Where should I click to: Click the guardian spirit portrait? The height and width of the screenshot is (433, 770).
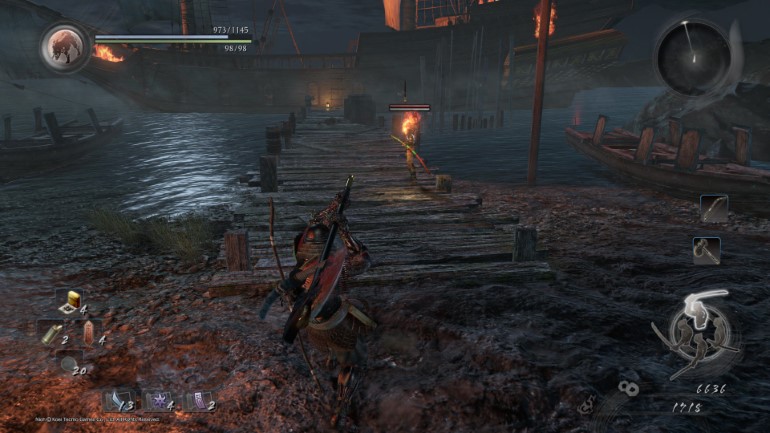pos(66,46)
